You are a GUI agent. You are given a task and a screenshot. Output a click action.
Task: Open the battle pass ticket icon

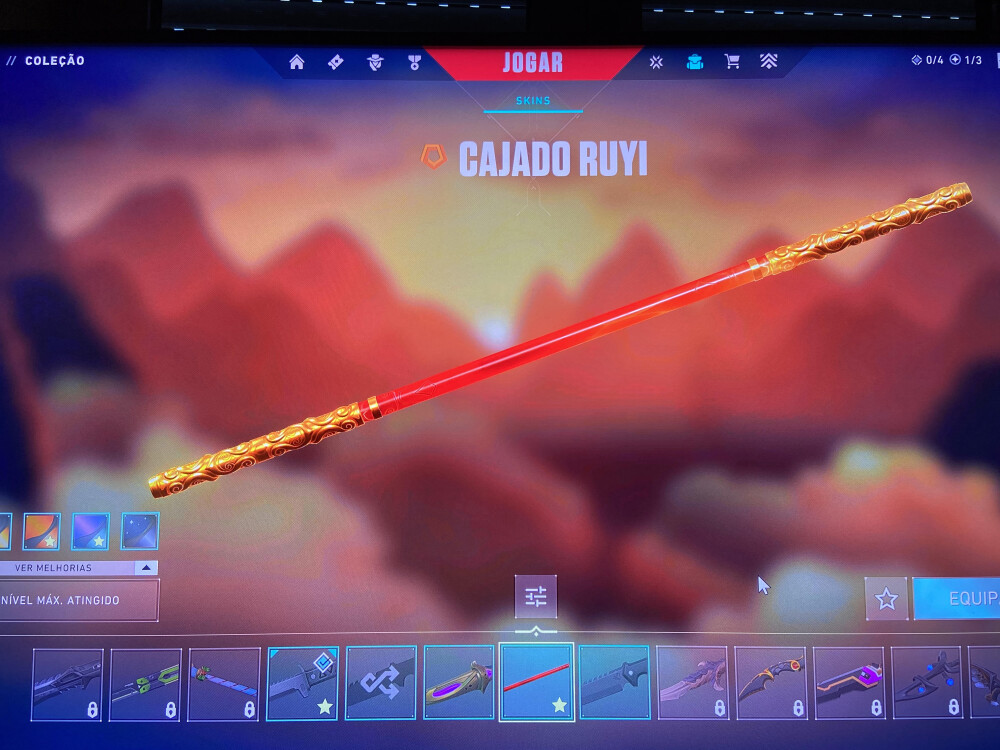click(336, 62)
